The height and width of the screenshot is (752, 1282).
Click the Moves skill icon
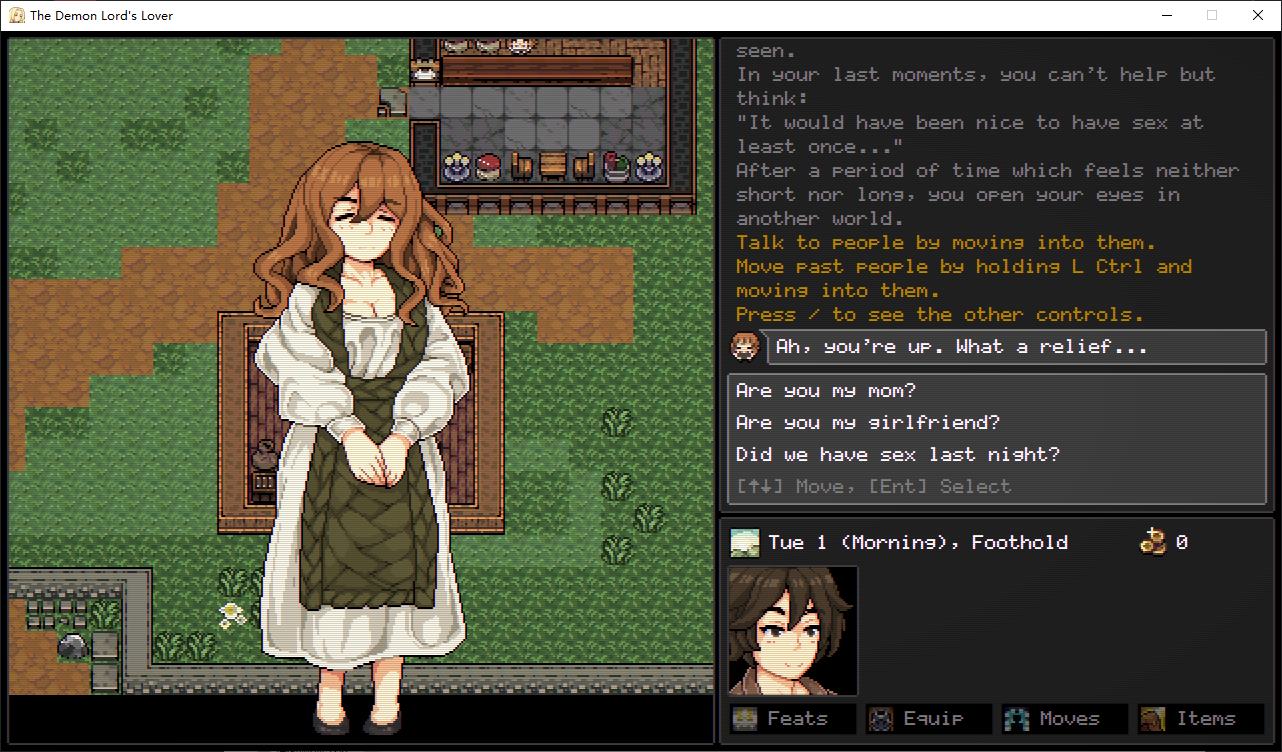point(1017,718)
